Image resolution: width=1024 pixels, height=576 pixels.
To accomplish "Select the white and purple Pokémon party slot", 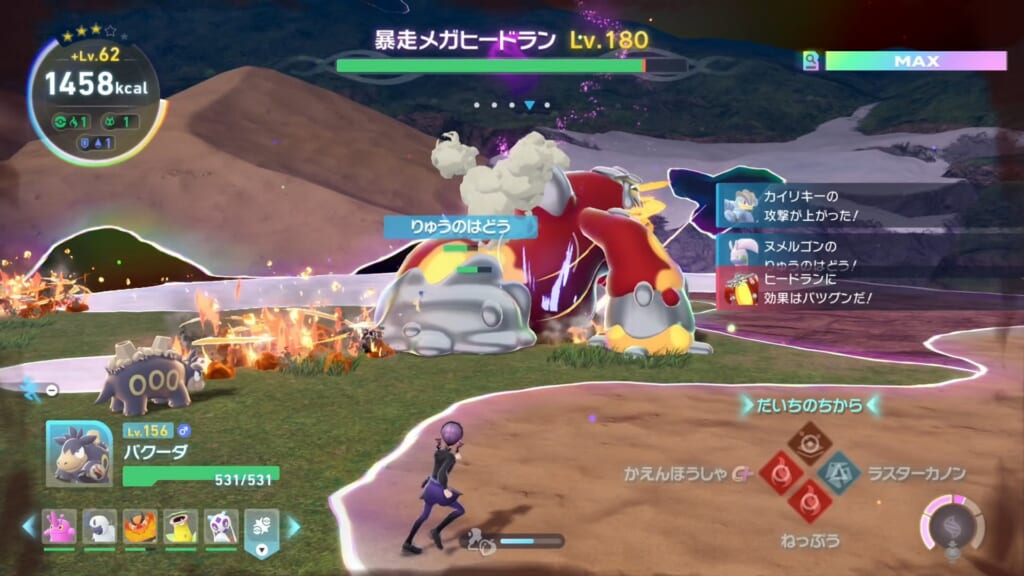I will click(220, 526).
